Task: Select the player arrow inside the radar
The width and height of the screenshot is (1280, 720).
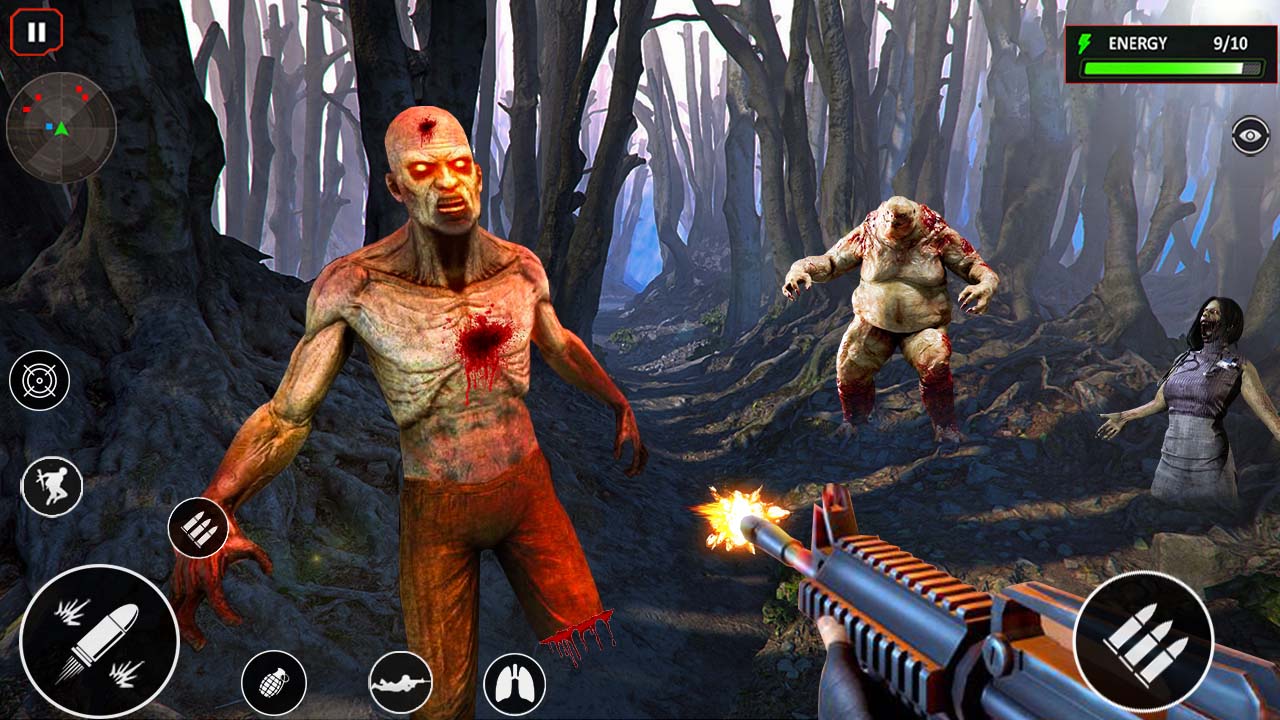Action: pos(62,130)
